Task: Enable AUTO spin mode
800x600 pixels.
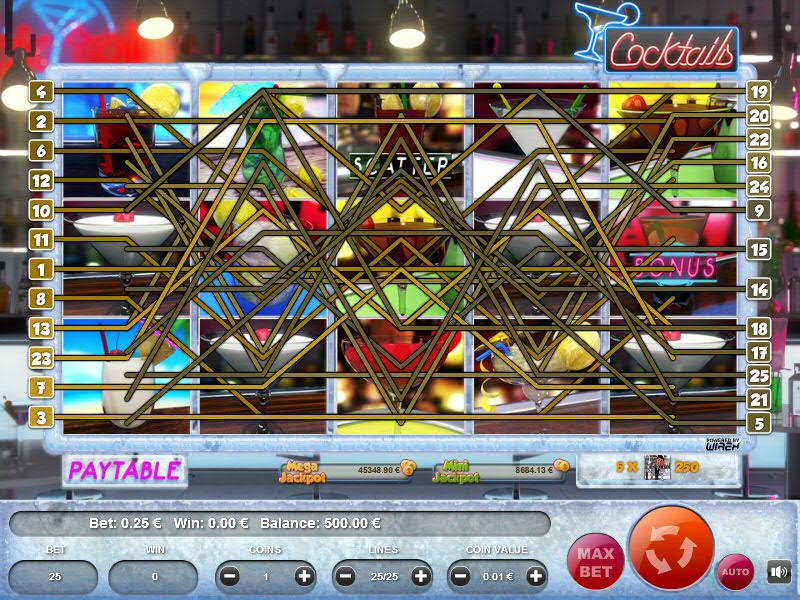Action: pos(736,572)
